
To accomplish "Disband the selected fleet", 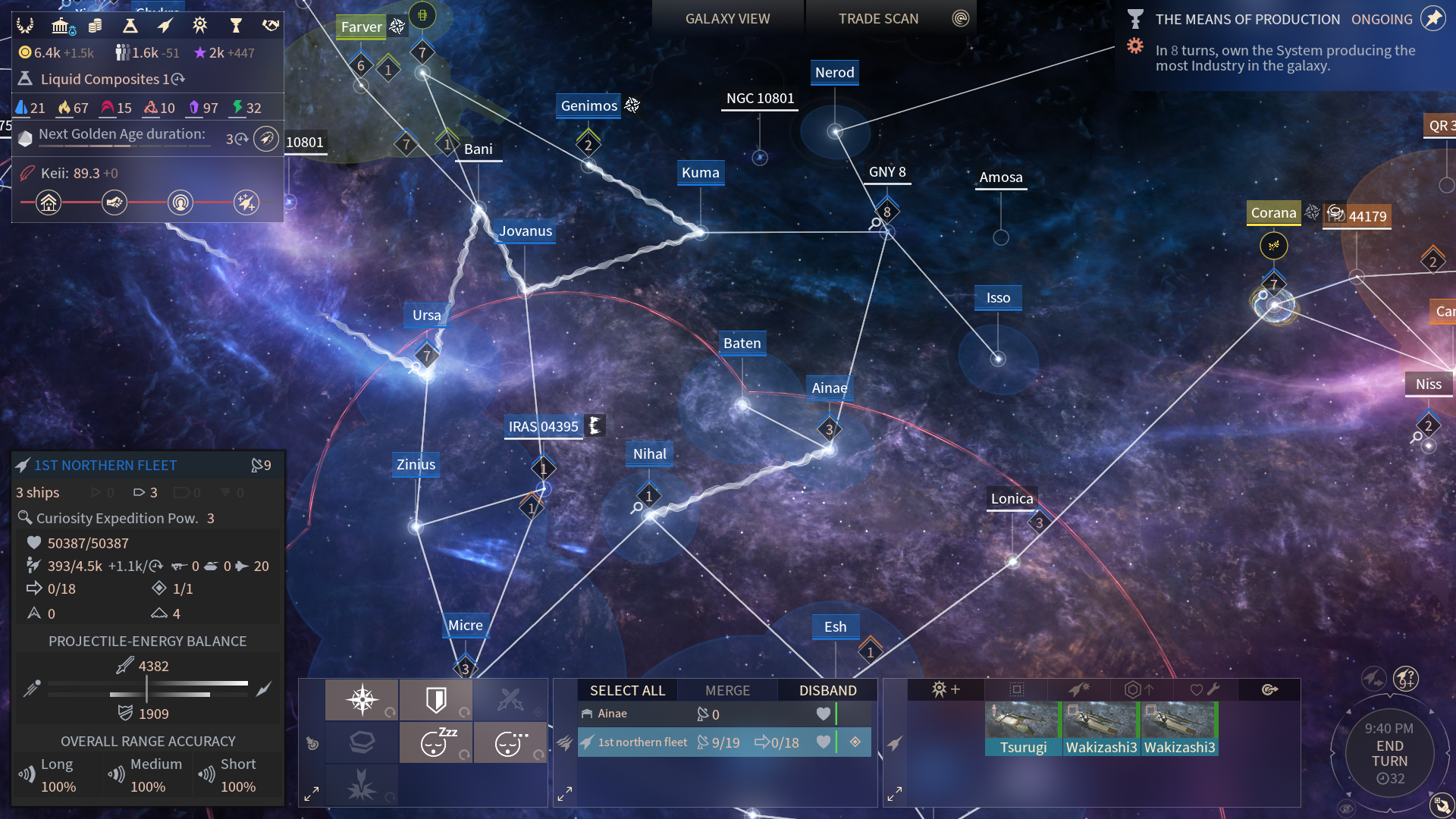I will click(x=827, y=690).
